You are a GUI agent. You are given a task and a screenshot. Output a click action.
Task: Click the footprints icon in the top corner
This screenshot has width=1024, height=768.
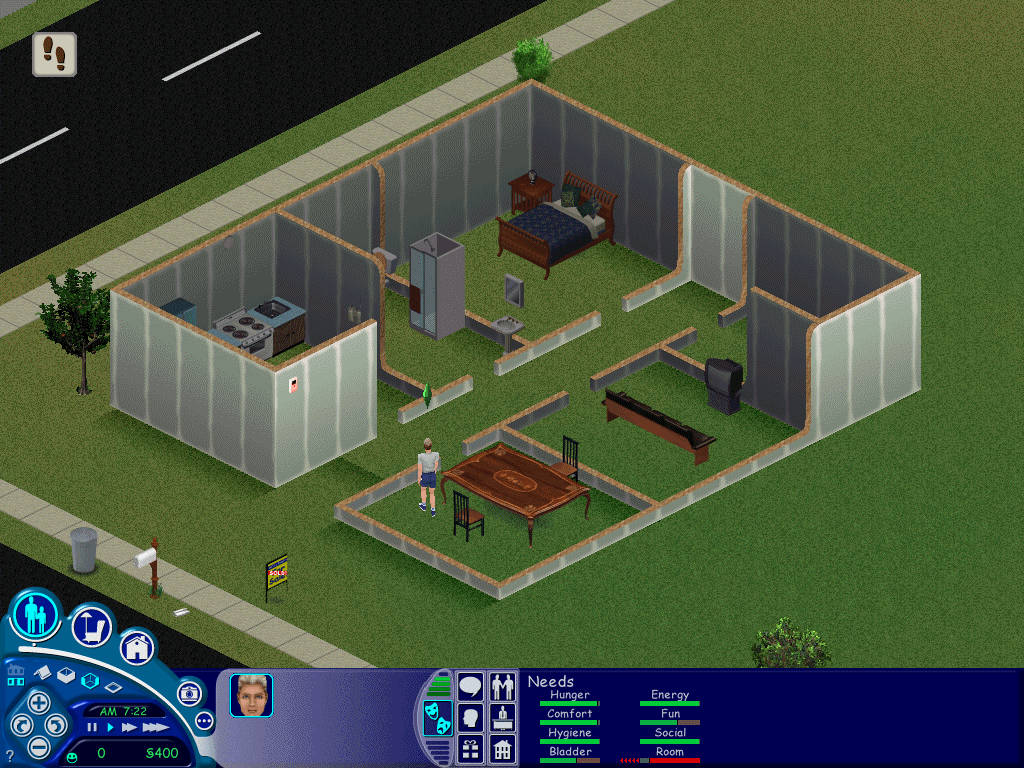click(55, 54)
